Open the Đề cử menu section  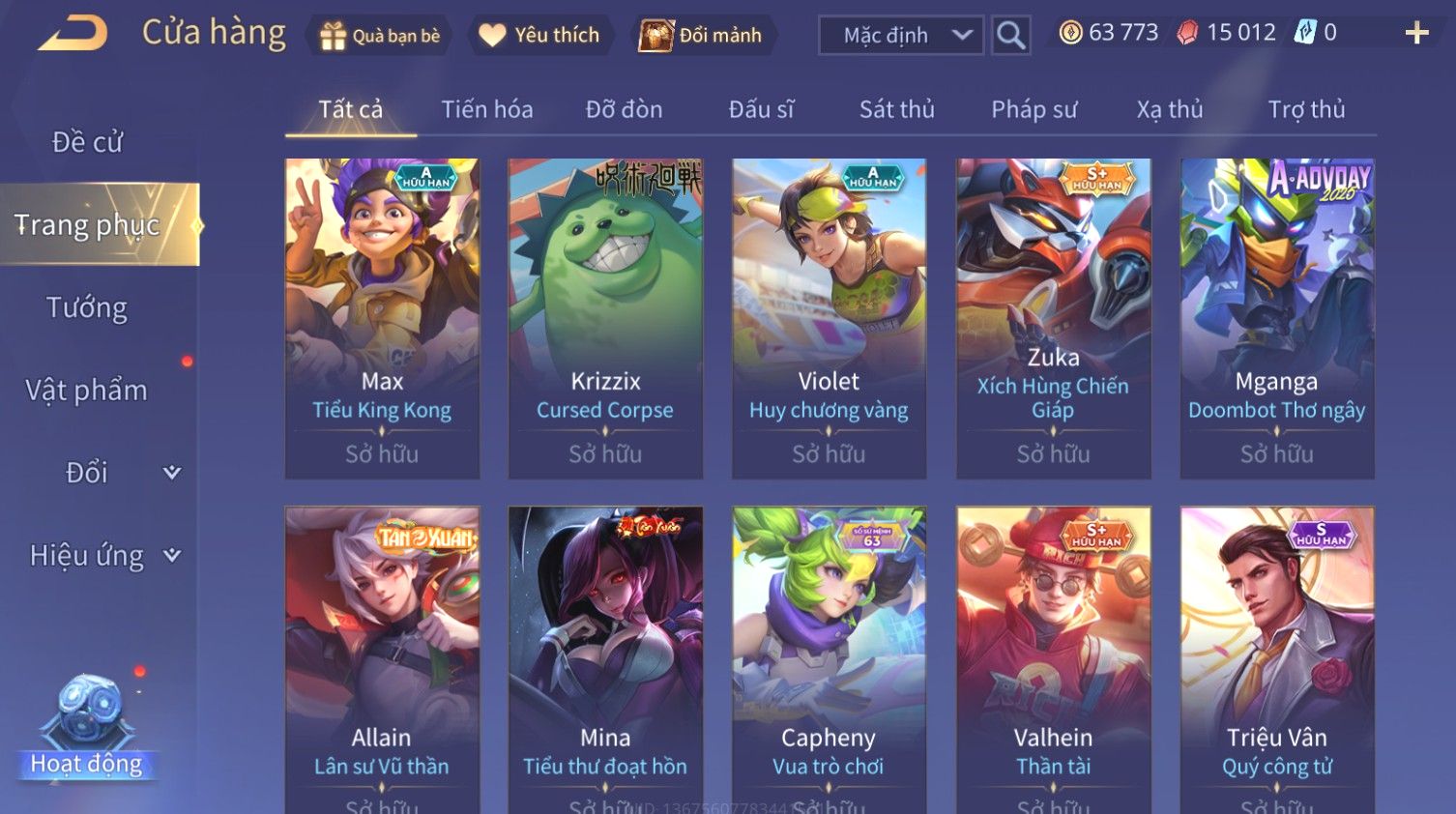pos(87,142)
